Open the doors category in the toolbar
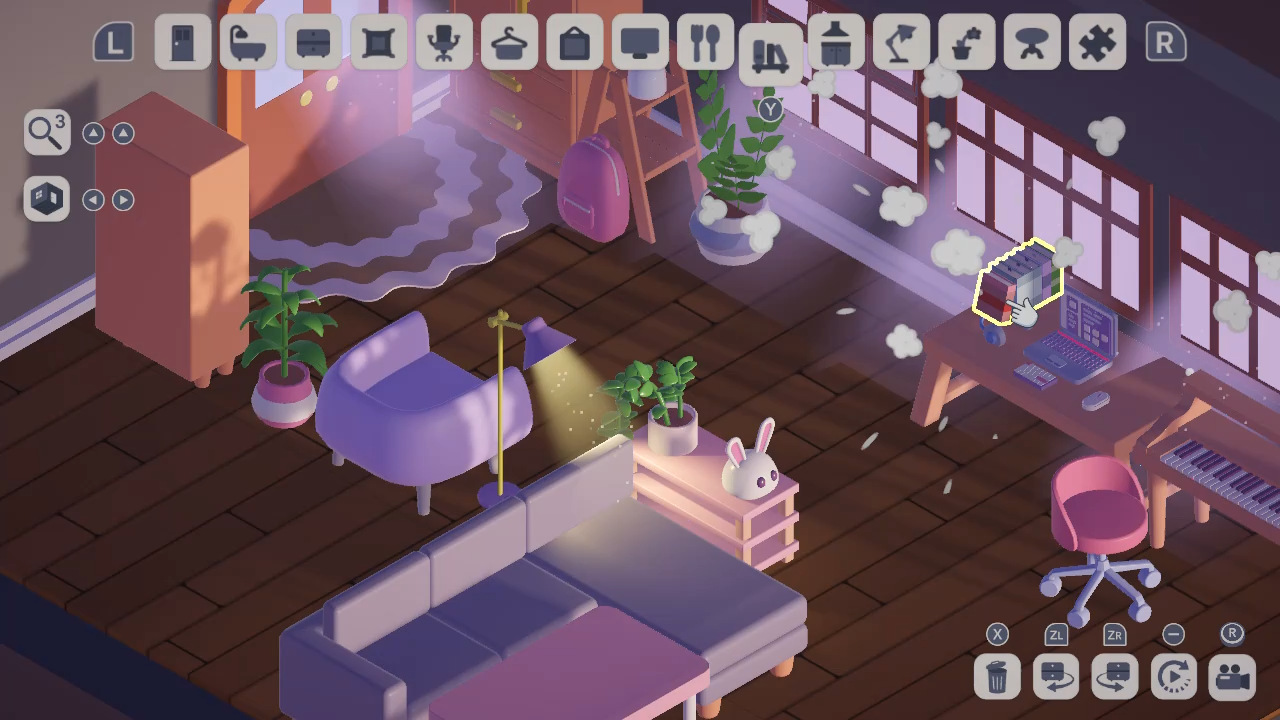This screenshot has height=720, width=1280. [x=183, y=43]
